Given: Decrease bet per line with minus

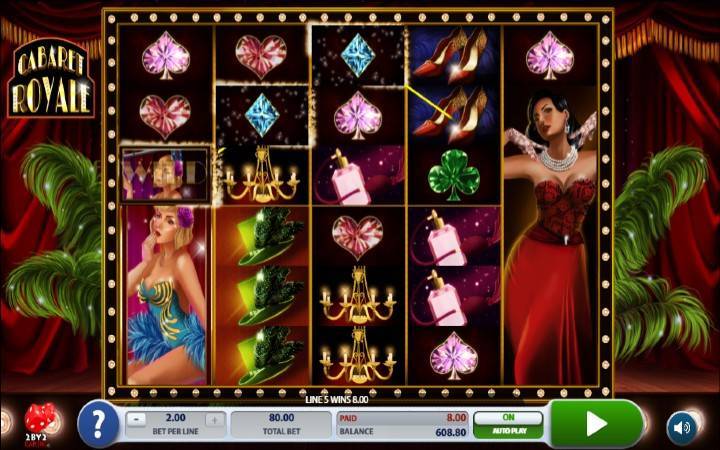Looking at the screenshot, I should pyautogui.click(x=138, y=419).
